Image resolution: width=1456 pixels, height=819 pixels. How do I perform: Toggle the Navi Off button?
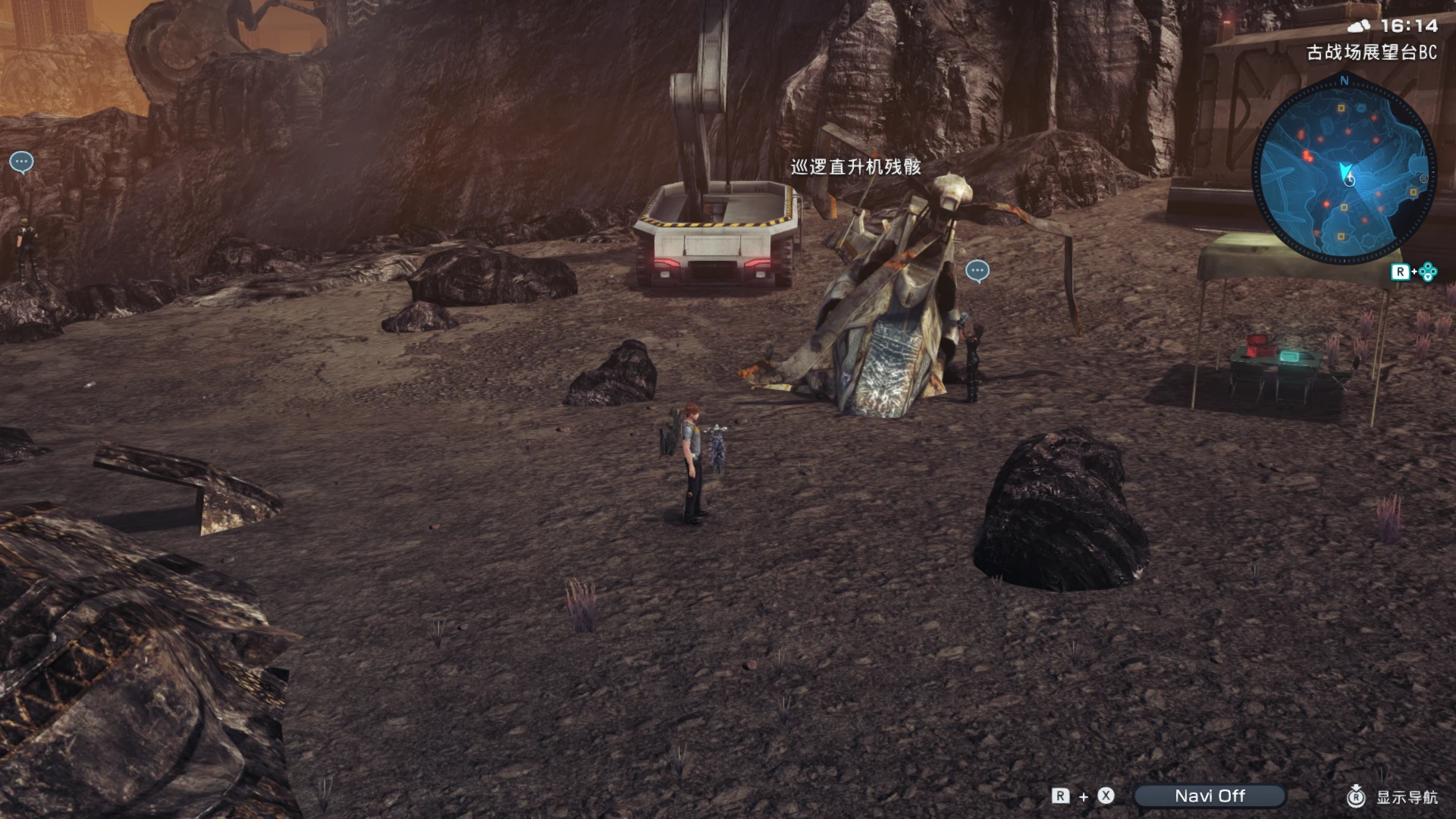[x=1210, y=795]
